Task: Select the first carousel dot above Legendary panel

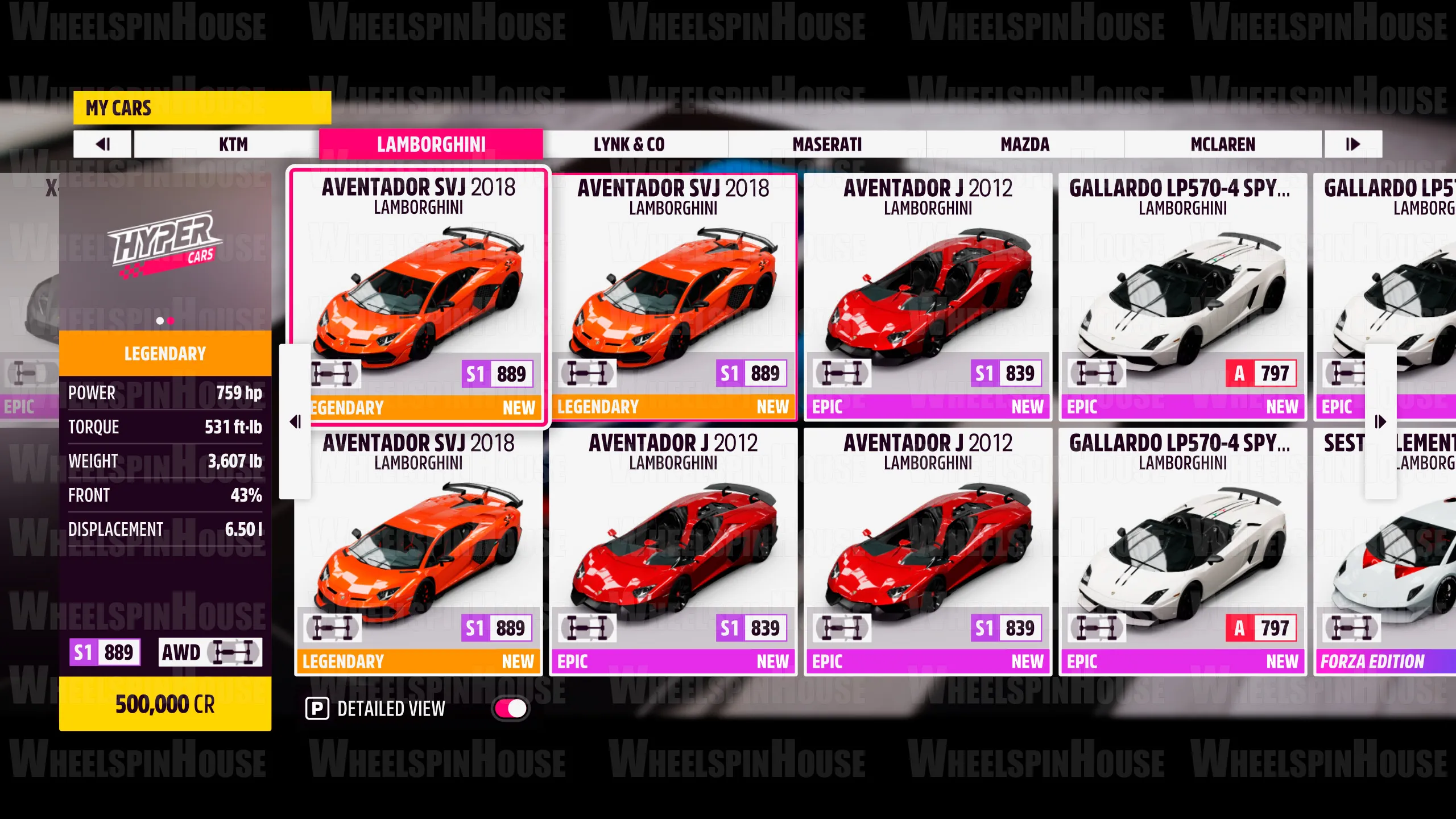Action: pyautogui.click(x=159, y=321)
